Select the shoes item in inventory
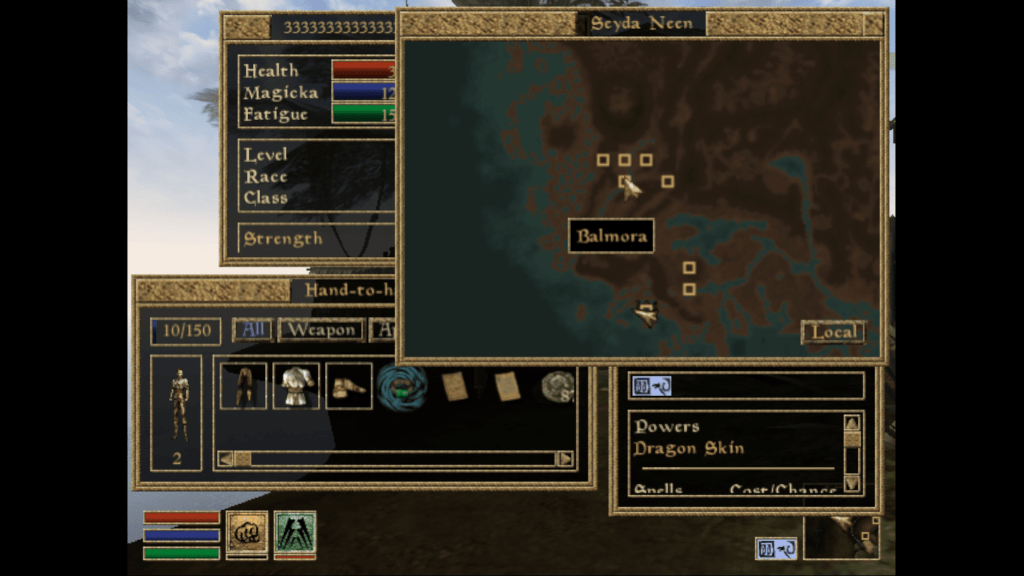The height and width of the screenshot is (576, 1024). 348,386
